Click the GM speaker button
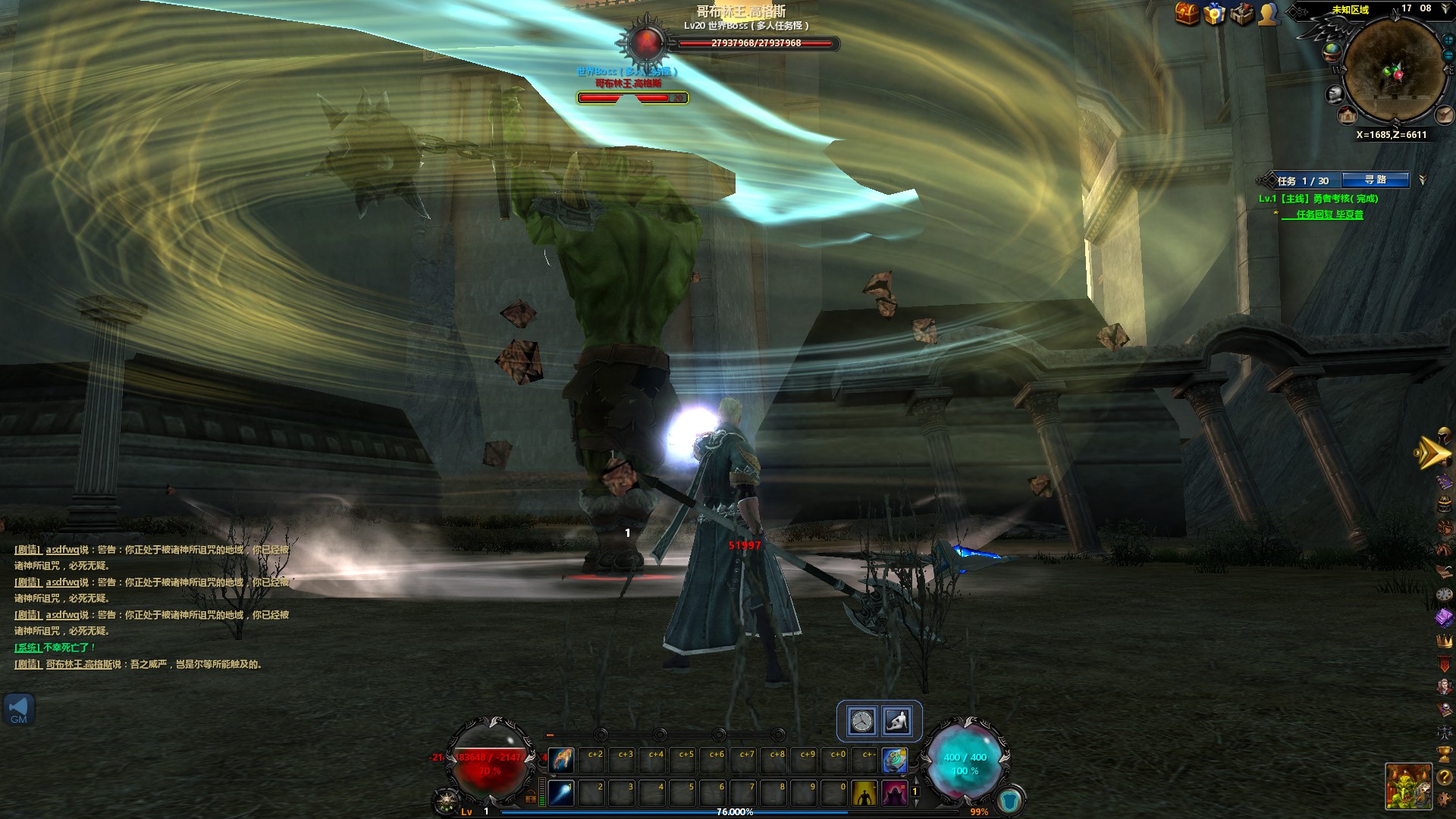This screenshot has height=819, width=1456. (19, 710)
